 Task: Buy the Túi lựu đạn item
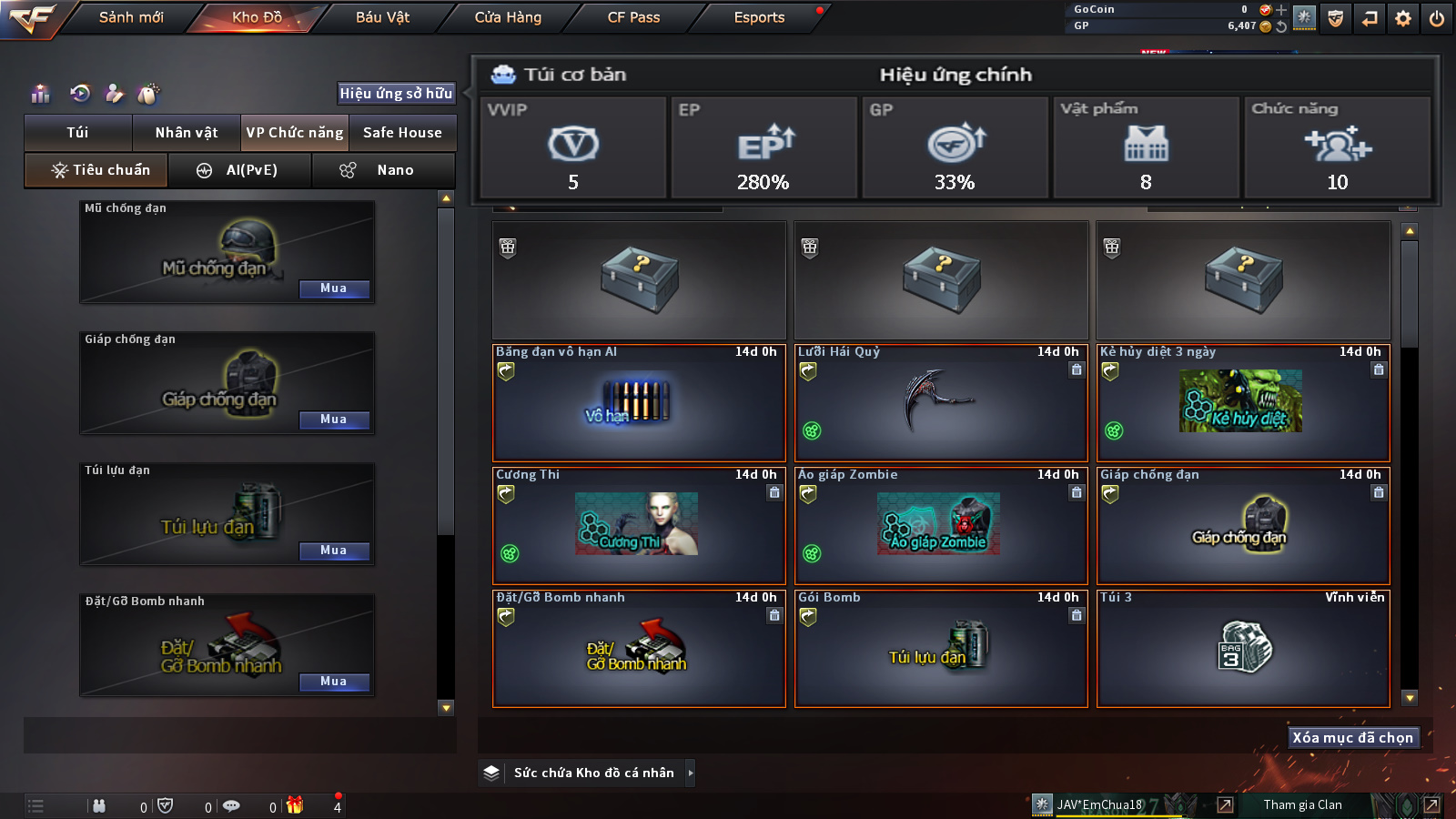pyautogui.click(x=333, y=551)
